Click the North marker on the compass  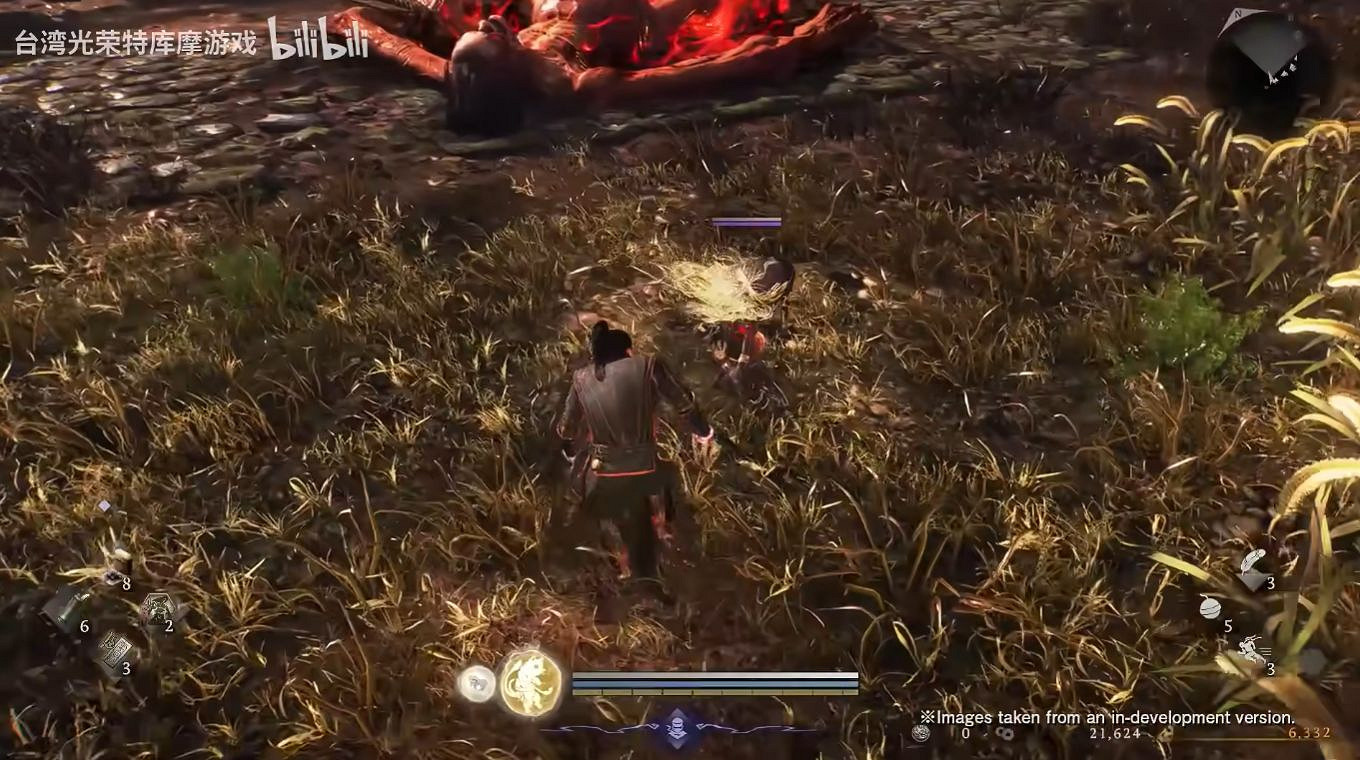click(x=1237, y=16)
